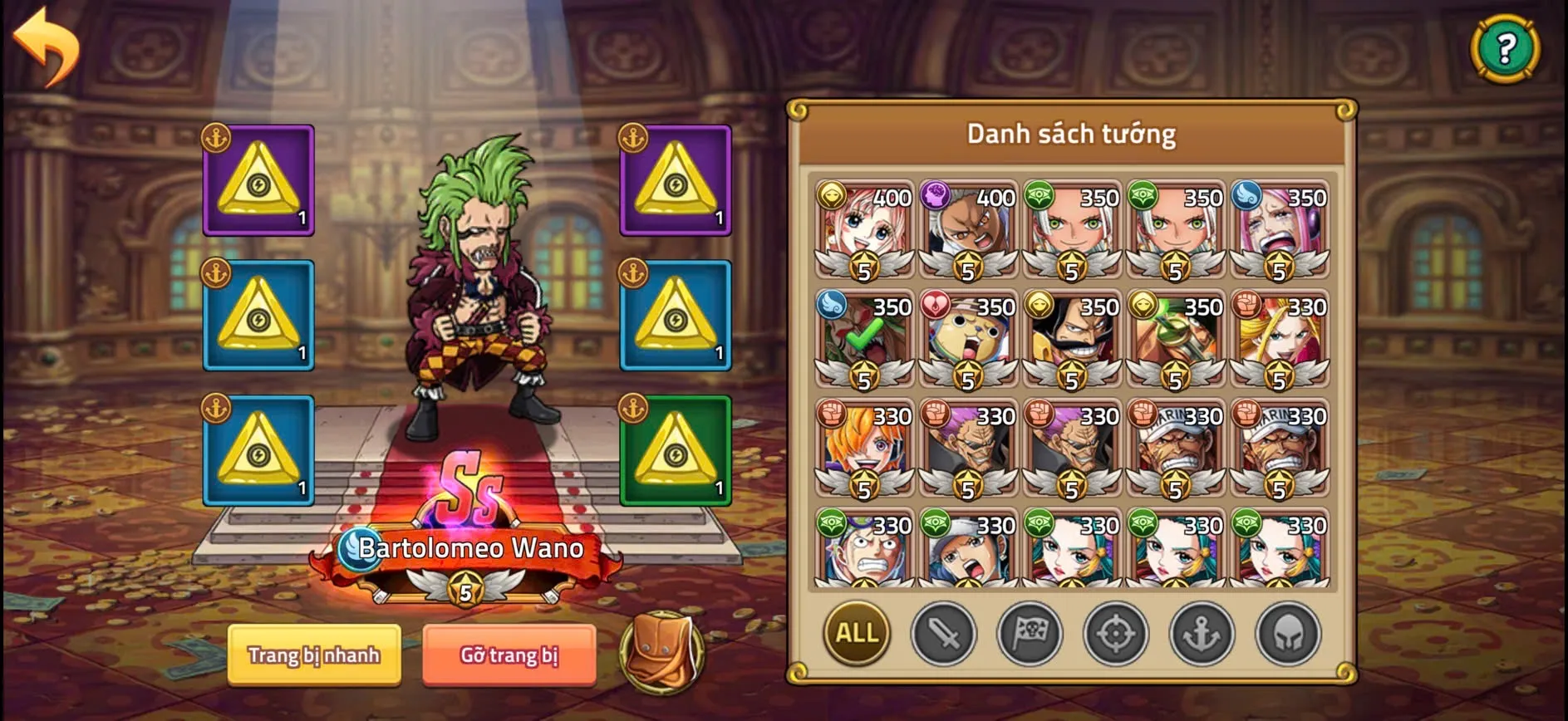
Task: Open the green equipment slot
Action: [673, 453]
